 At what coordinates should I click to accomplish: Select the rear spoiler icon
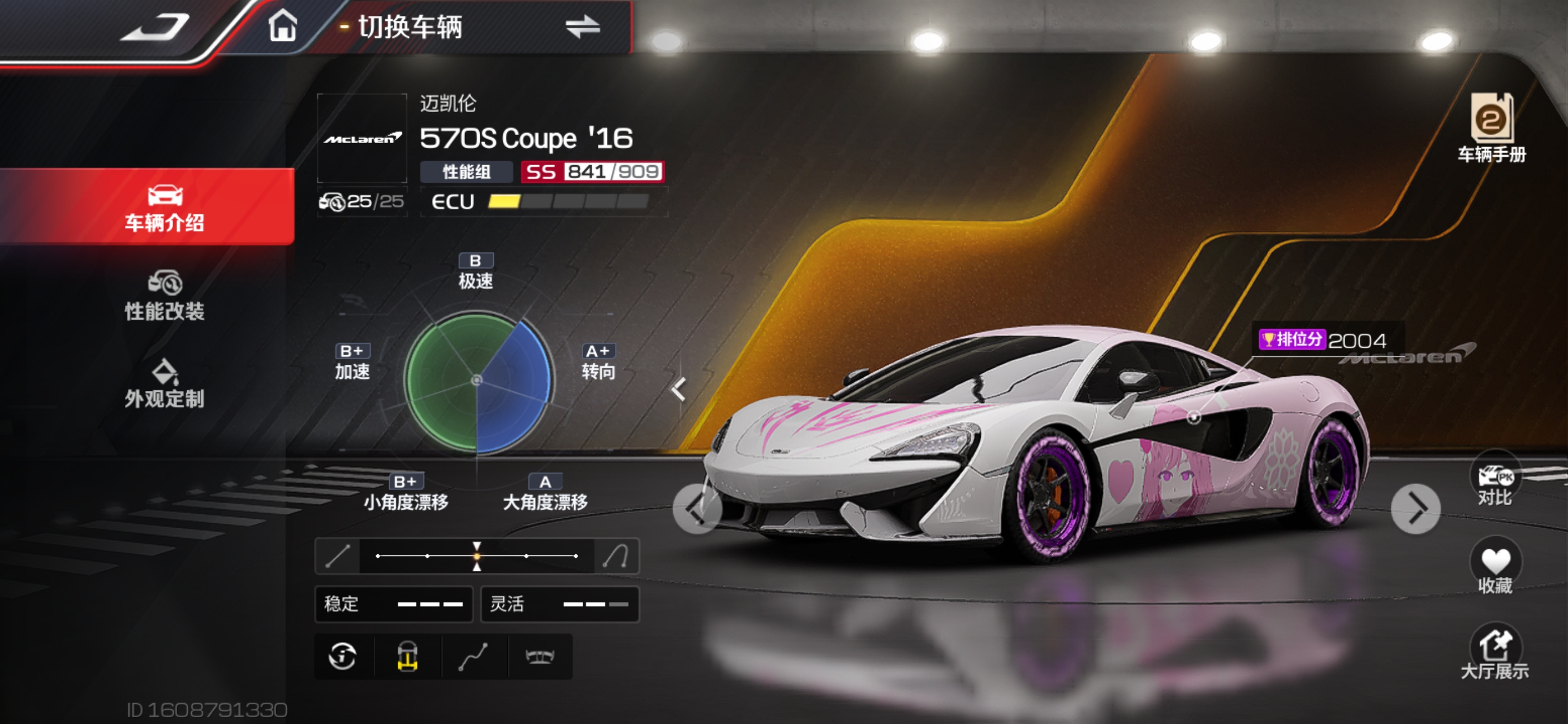click(540, 657)
